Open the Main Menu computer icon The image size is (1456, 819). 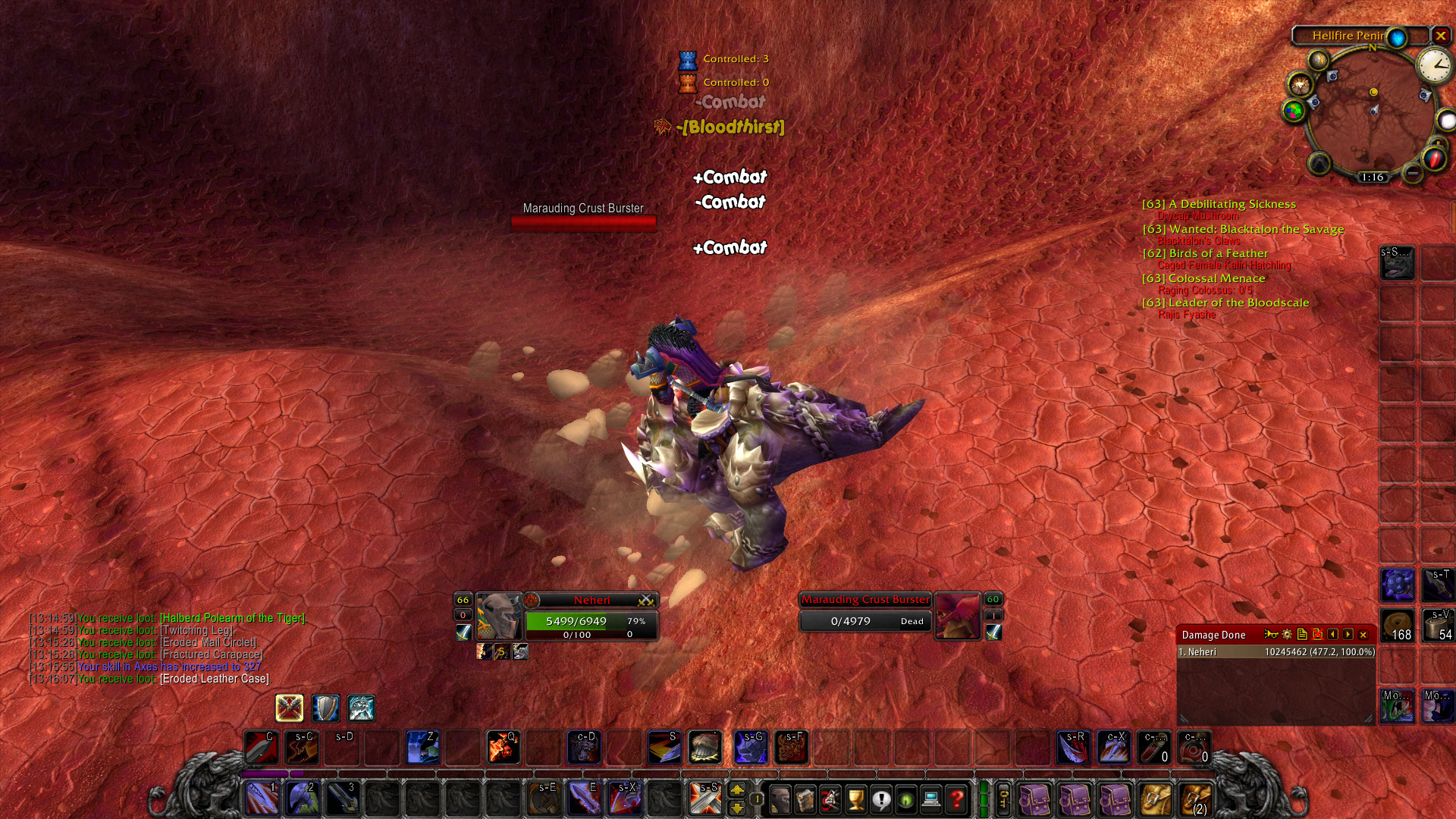(930, 800)
